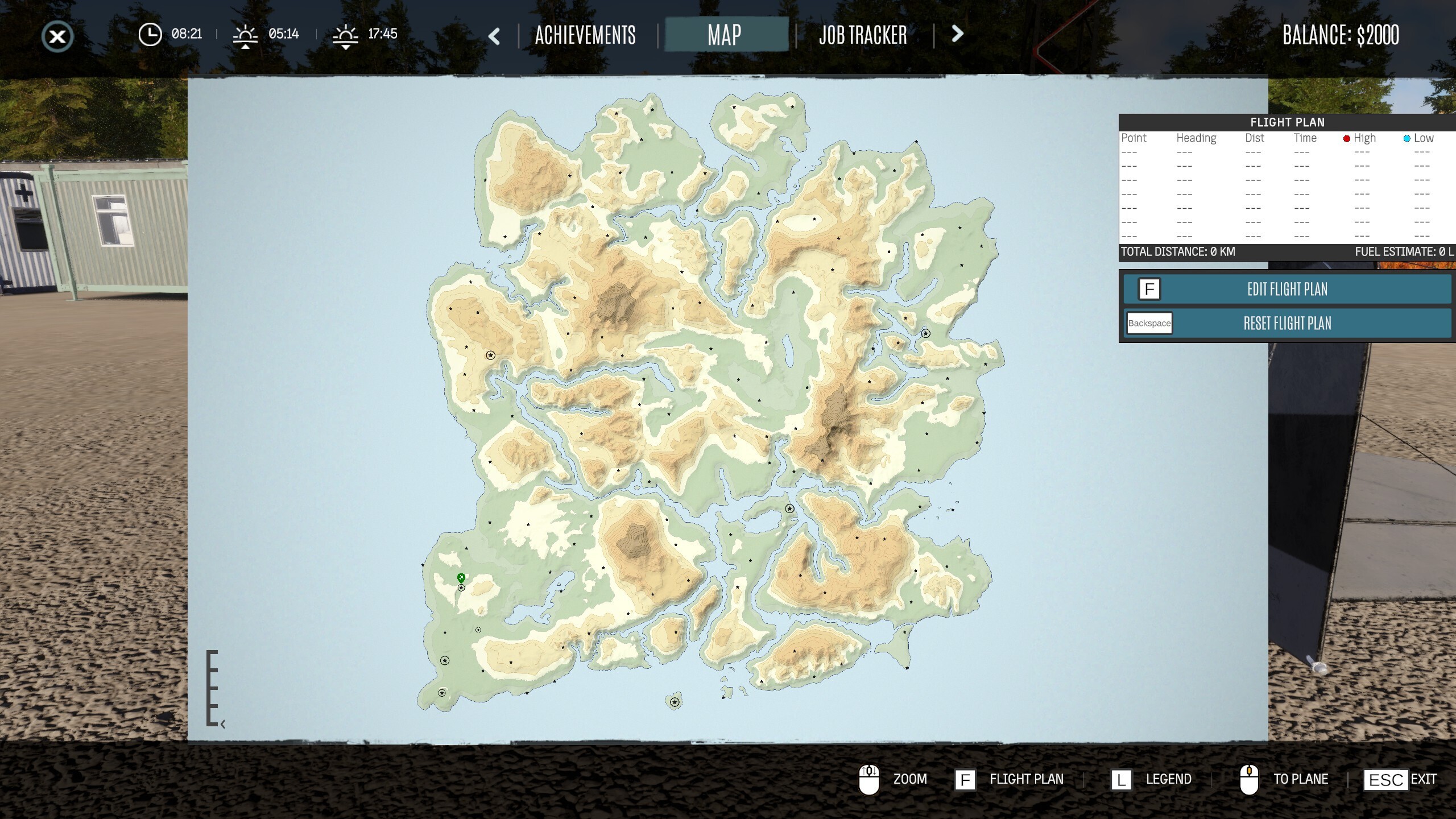1456x819 pixels.
Task: Close the map screen with the X button
Action: (x=57, y=37)
